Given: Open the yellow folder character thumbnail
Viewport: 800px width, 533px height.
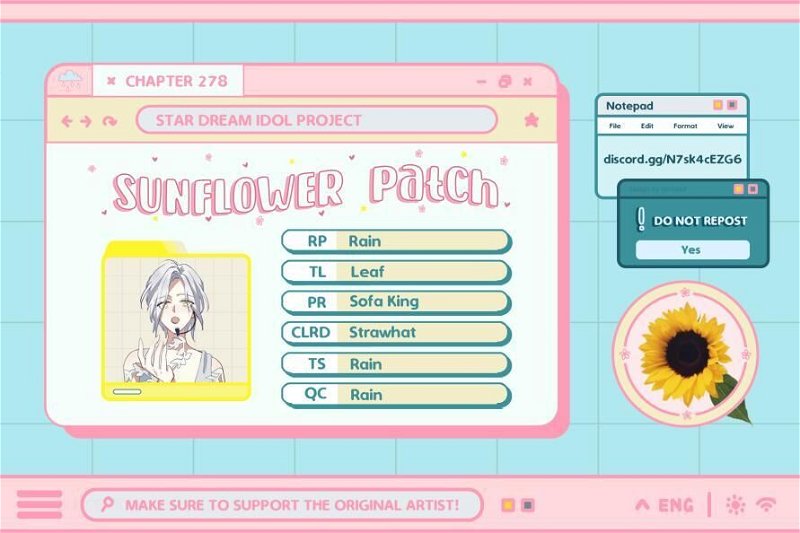Looking at the screenshot, I should tap(176, 321).
